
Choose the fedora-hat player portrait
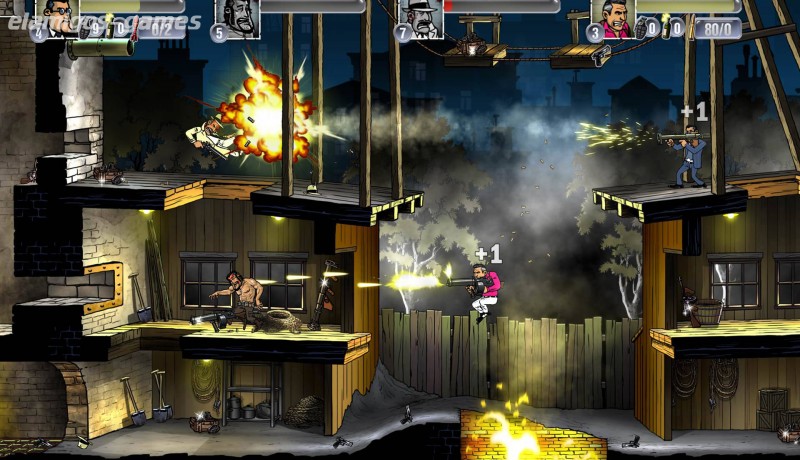coord(421,17)
